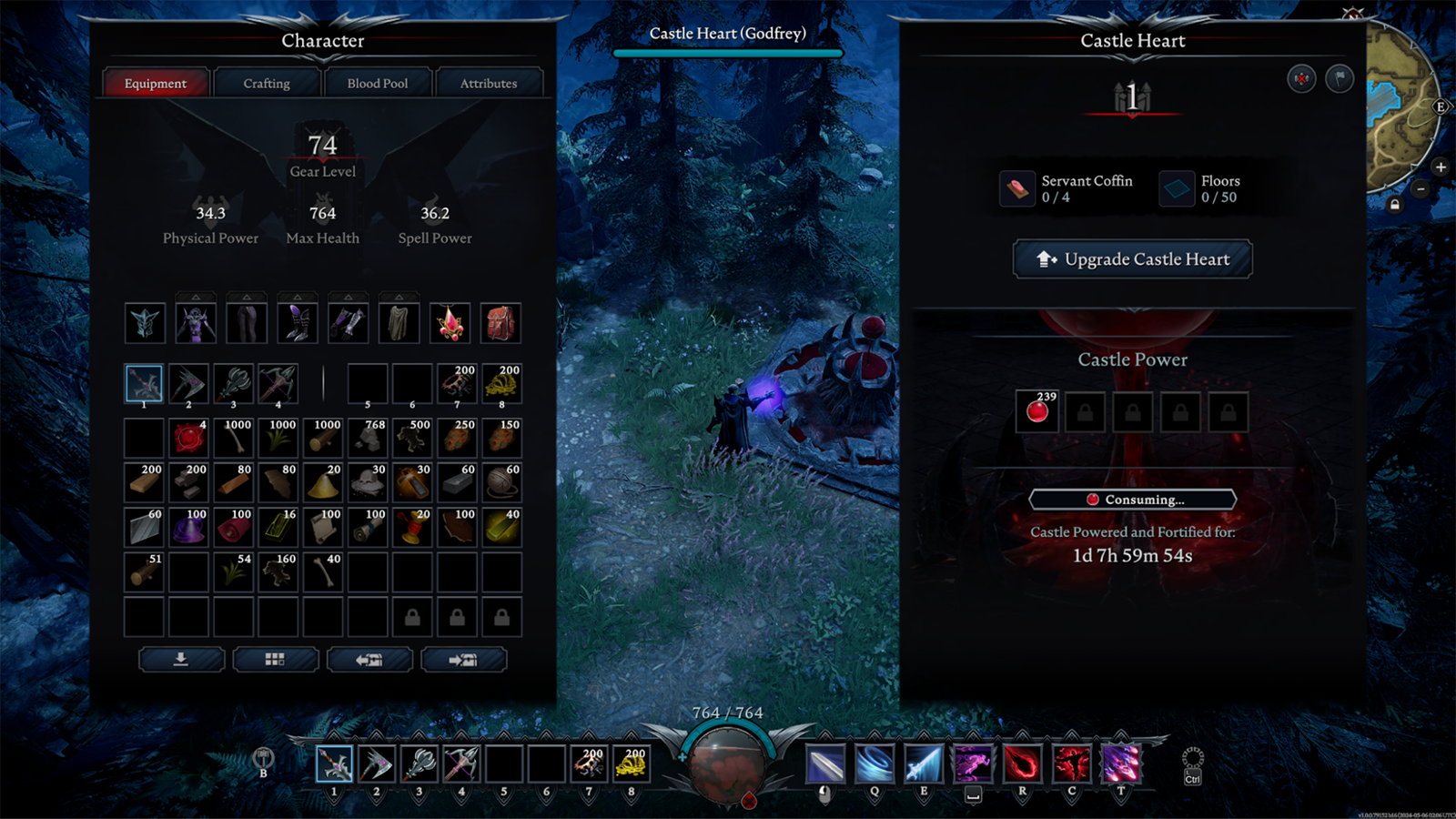
Task: Activate the red claw ability on hotbar R
Action: pos(1022,763)
